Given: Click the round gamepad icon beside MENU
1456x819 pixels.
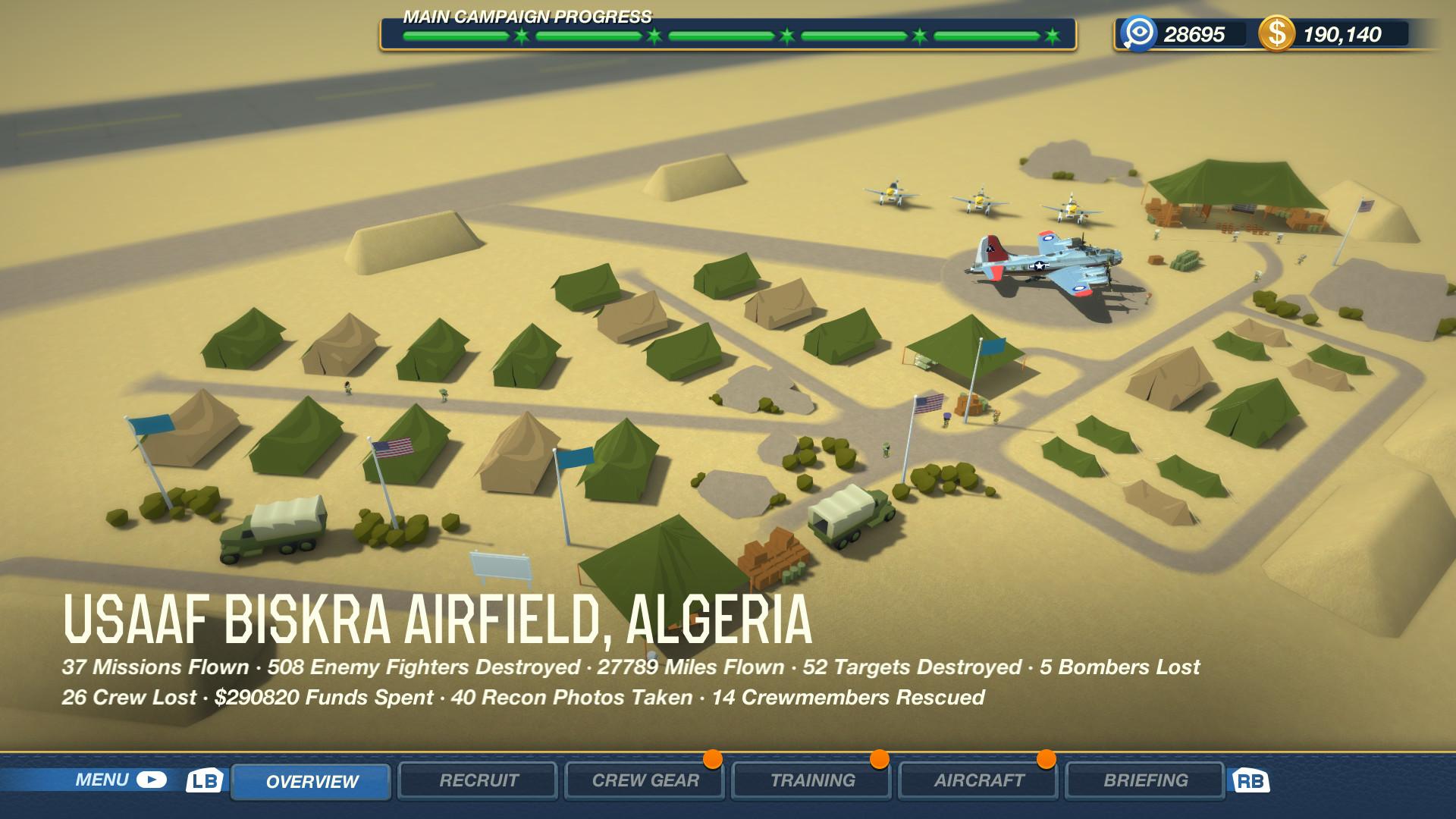Looking at the screenshot, I should [x=150, y=778].
